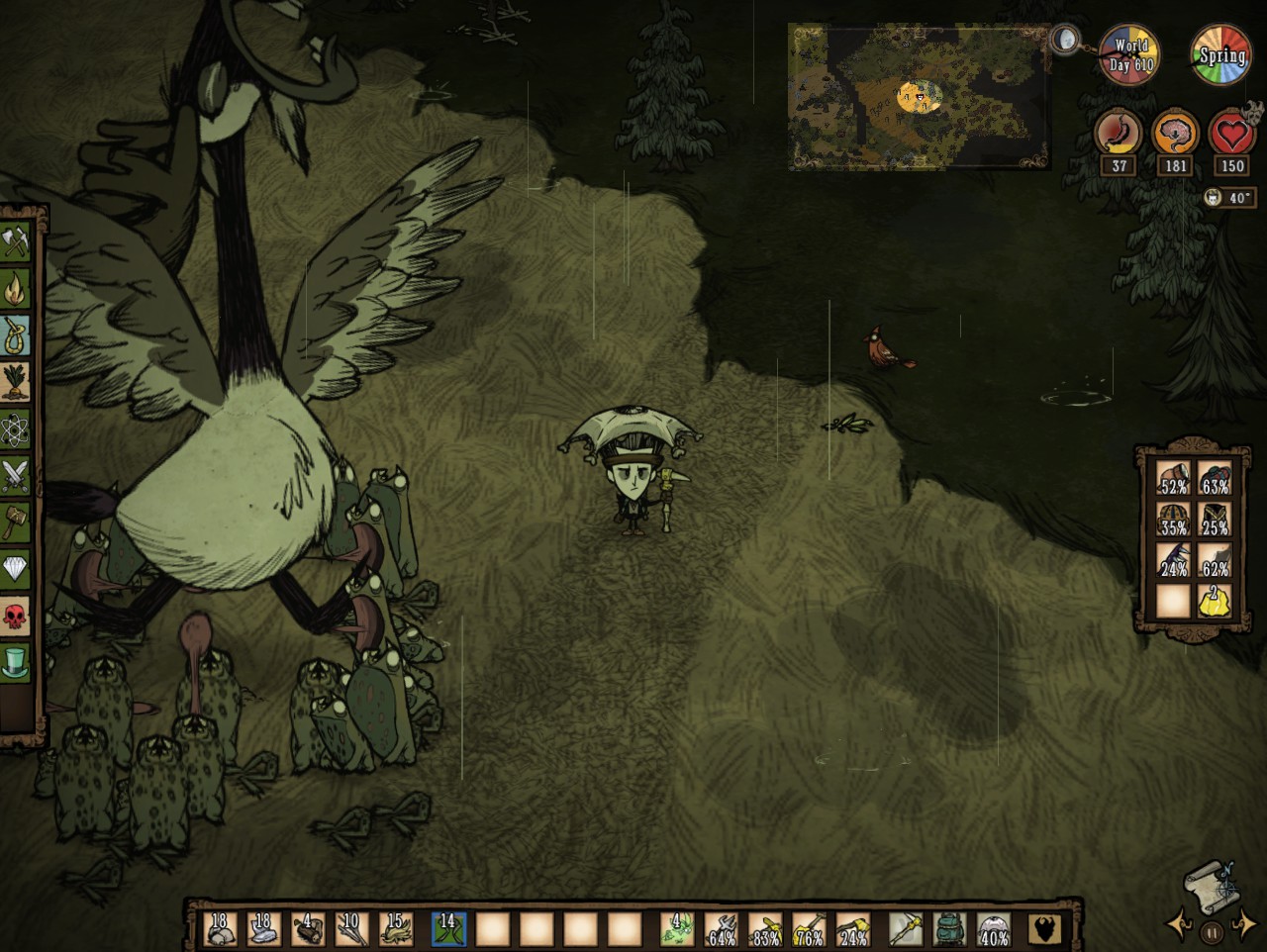Open the Tools crafting tab
Image resolution: width=1267 pixels, height=952 pixels.
coord(15,241)
